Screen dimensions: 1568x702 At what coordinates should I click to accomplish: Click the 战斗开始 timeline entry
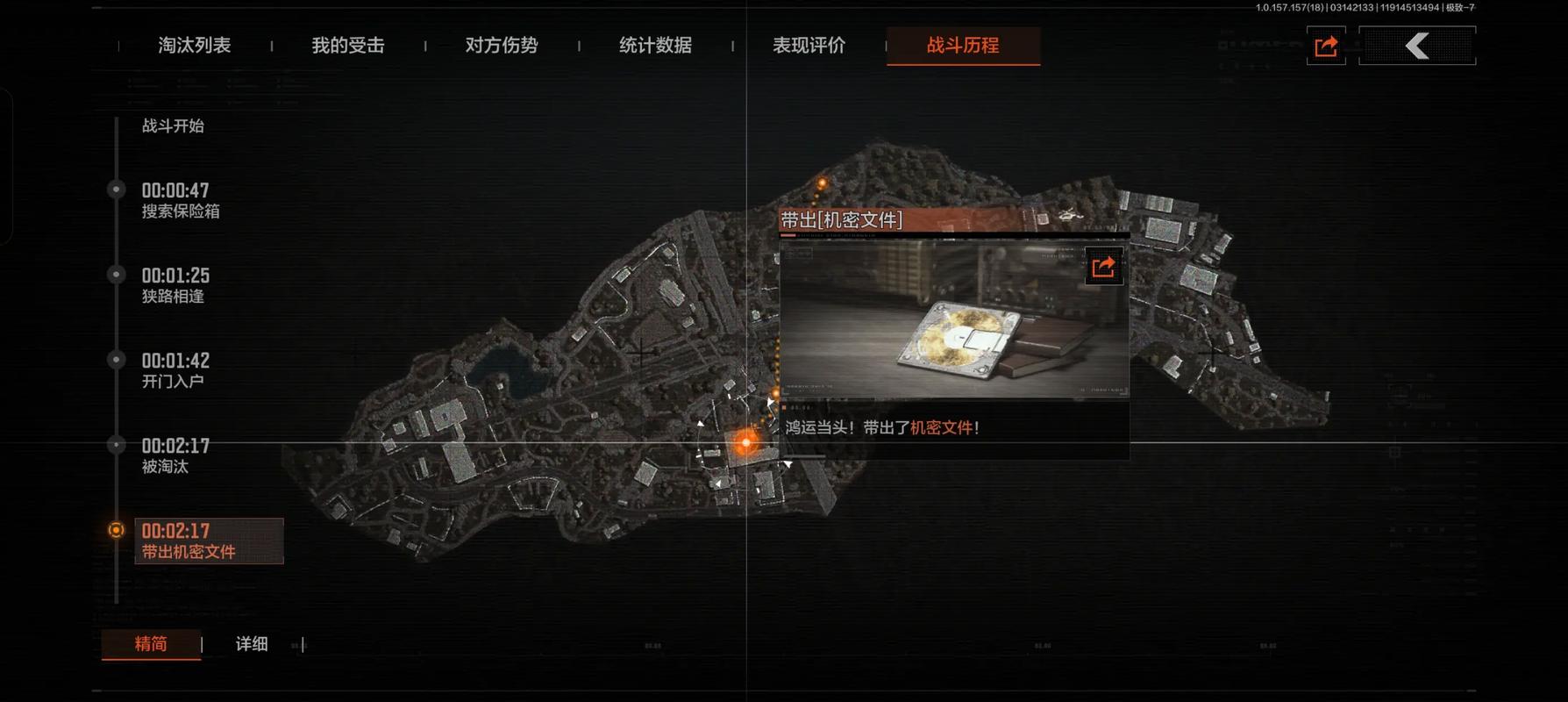(173, 126)
